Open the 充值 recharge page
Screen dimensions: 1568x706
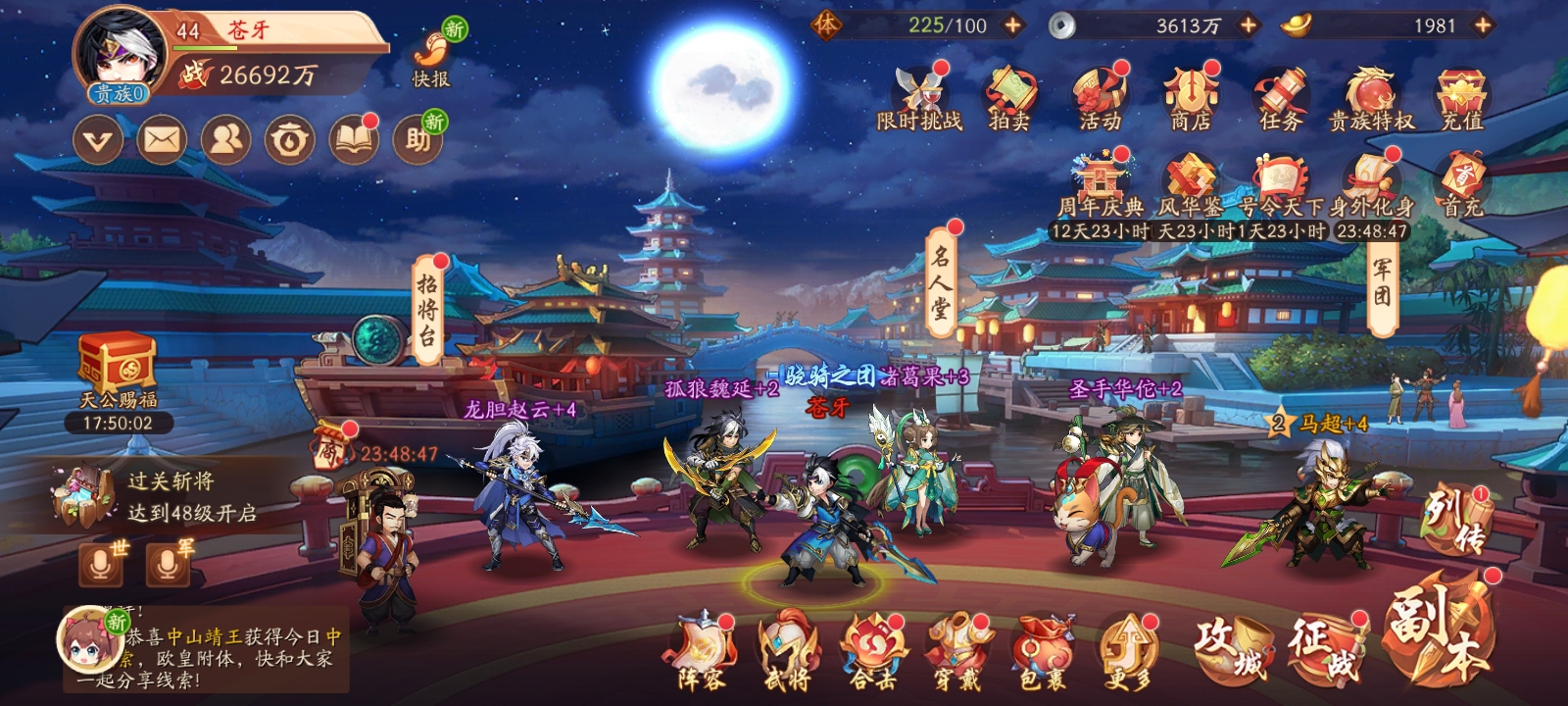pos(1460,98)
